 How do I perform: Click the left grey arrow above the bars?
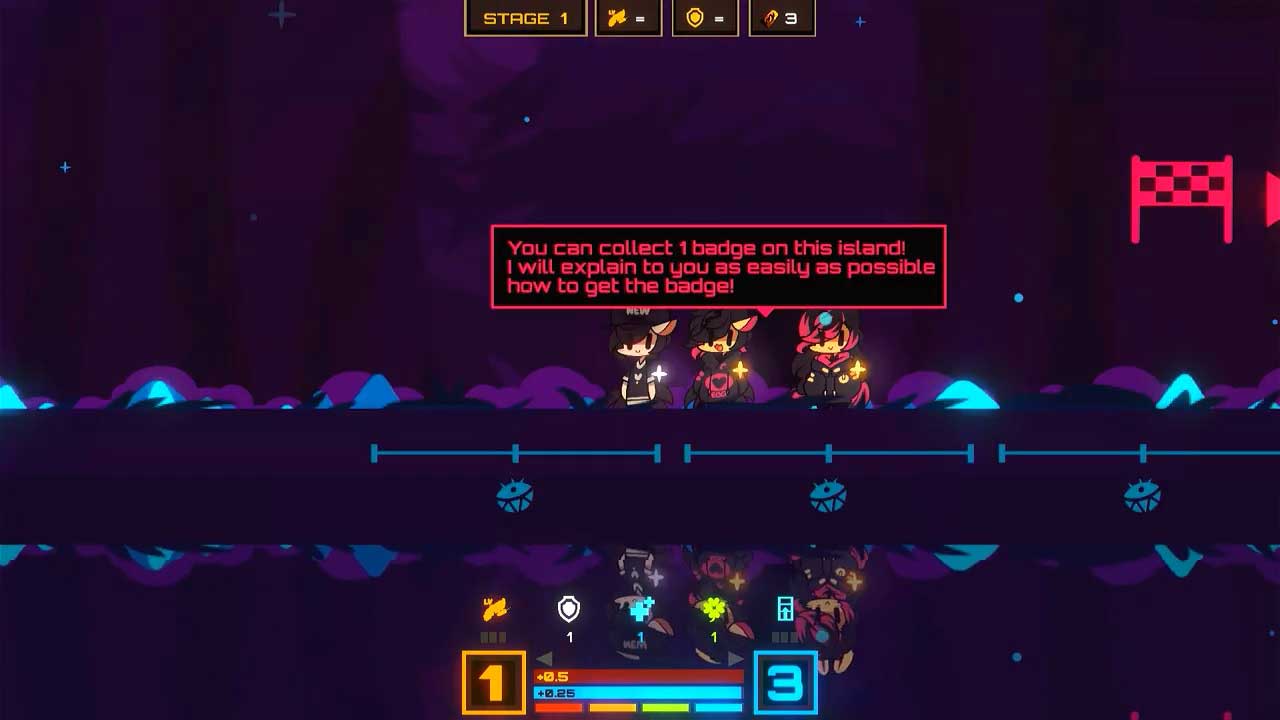545,658
